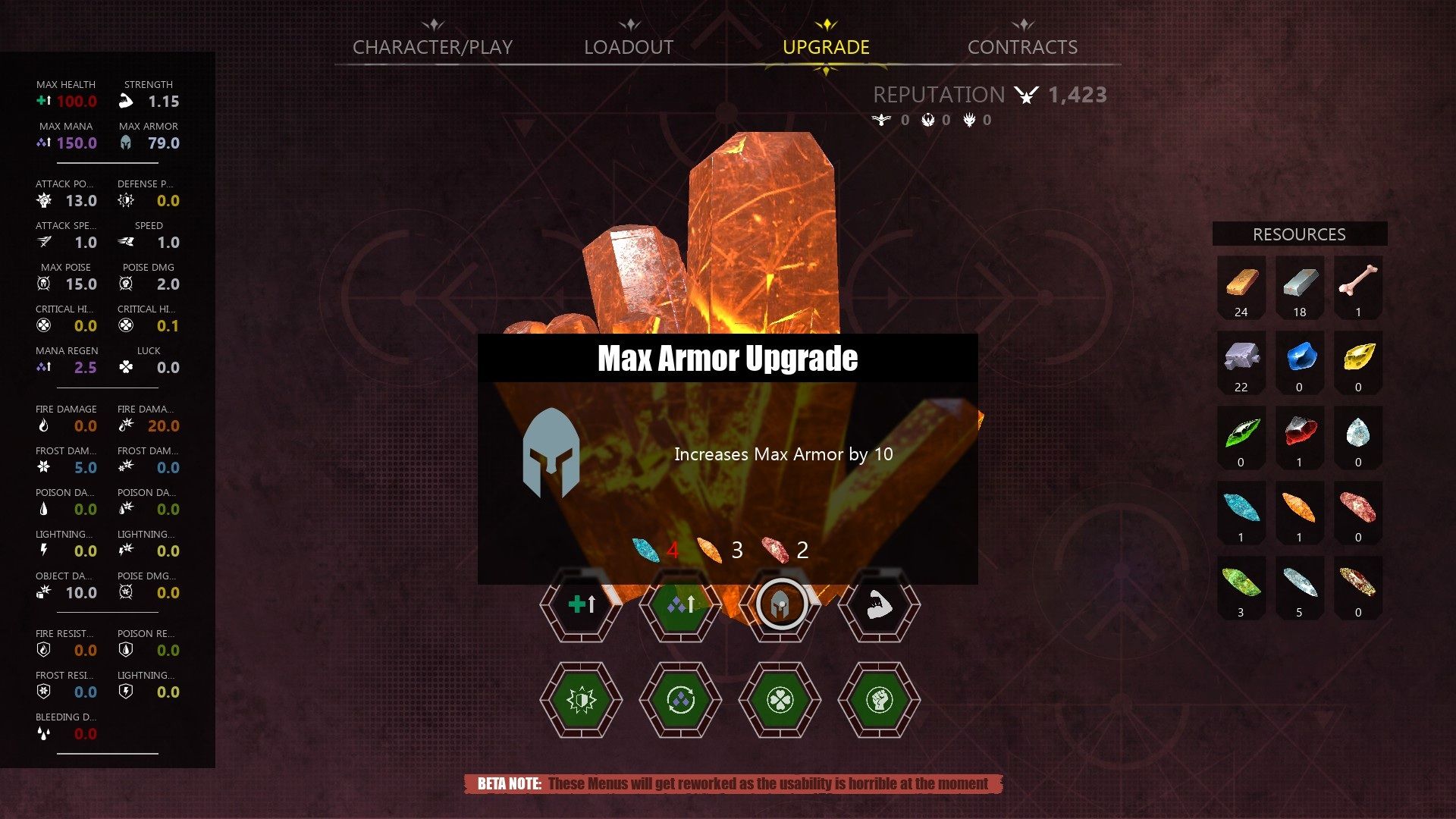The image size is (1456, 819).
Task: Pick the flexed arm strength upgrade
Action: point(879,605)
